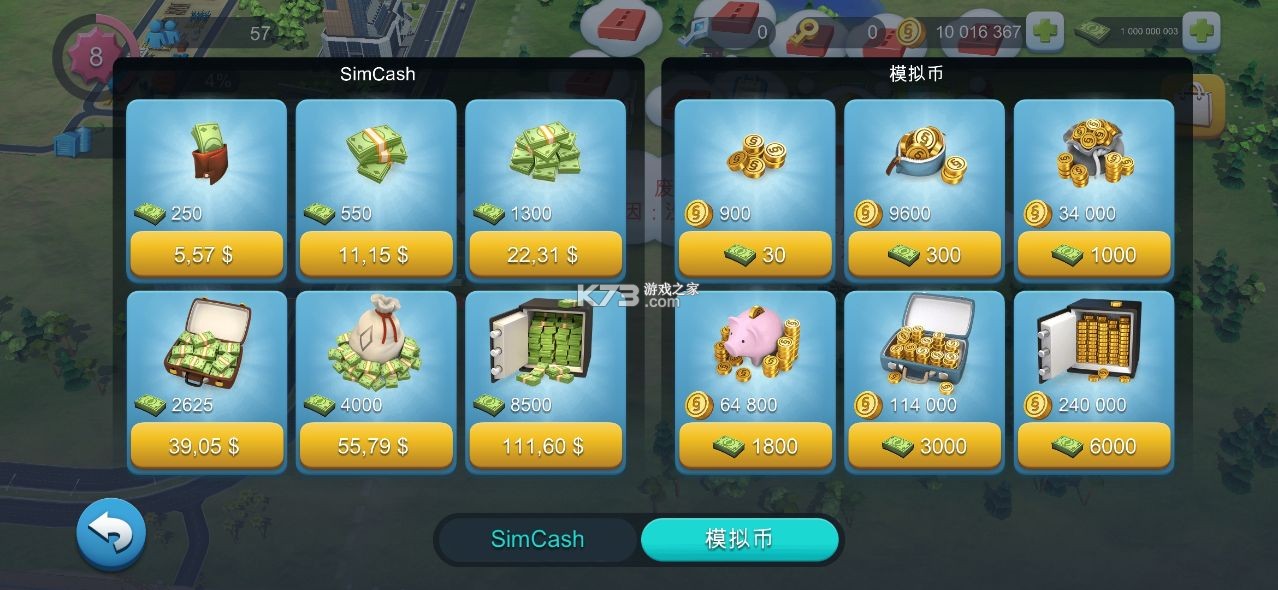Screen dimensions: 1278x590
Task: Purchase 114 000 coins for 3000 SimCash
Action: click(924, 447)
